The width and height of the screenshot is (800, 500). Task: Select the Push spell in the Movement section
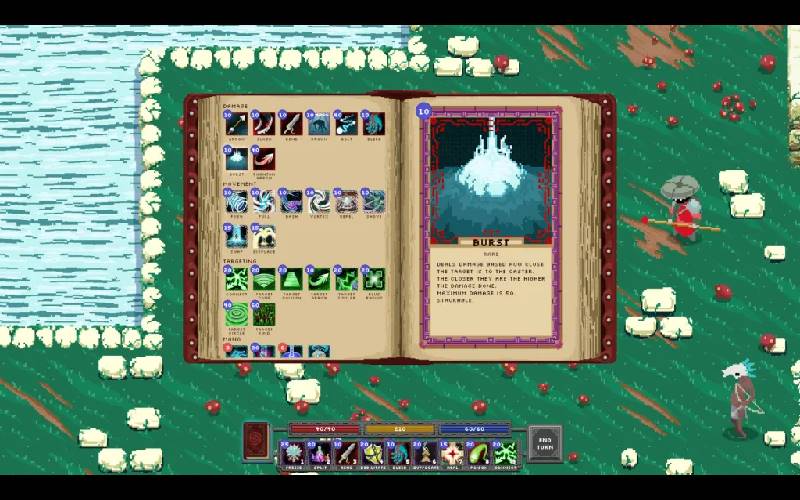(237, 203)
